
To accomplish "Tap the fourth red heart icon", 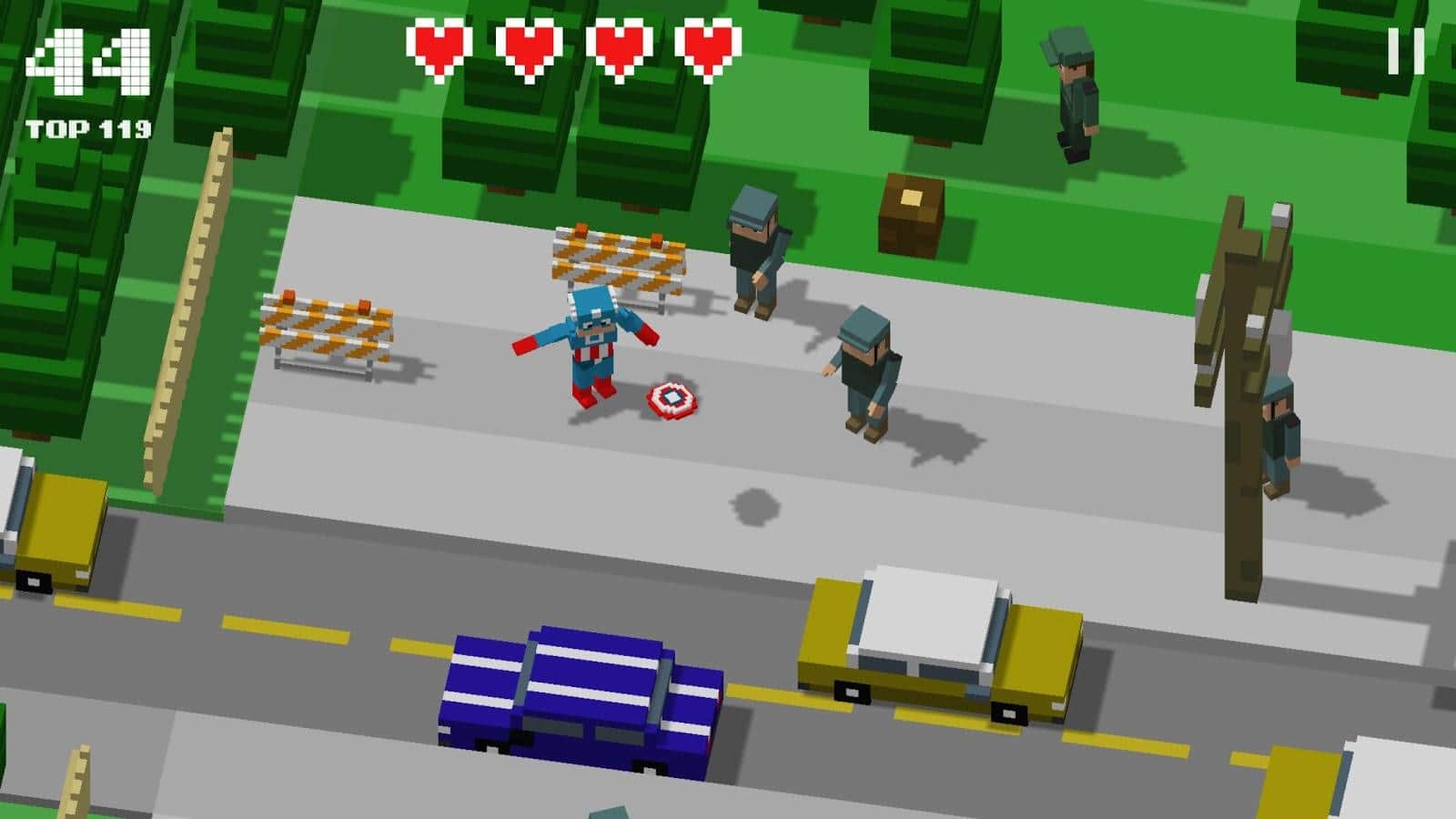I will coord(701,52).
